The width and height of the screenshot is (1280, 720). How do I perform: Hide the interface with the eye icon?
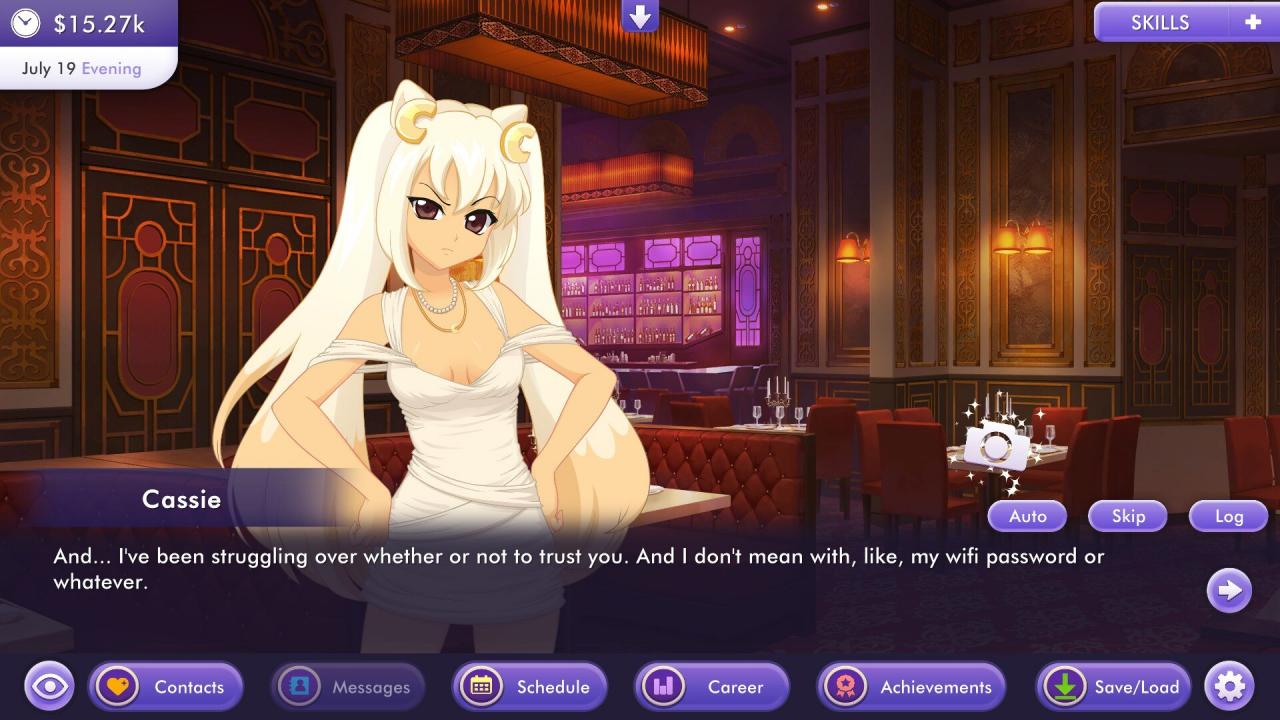[x=49, y=687]
